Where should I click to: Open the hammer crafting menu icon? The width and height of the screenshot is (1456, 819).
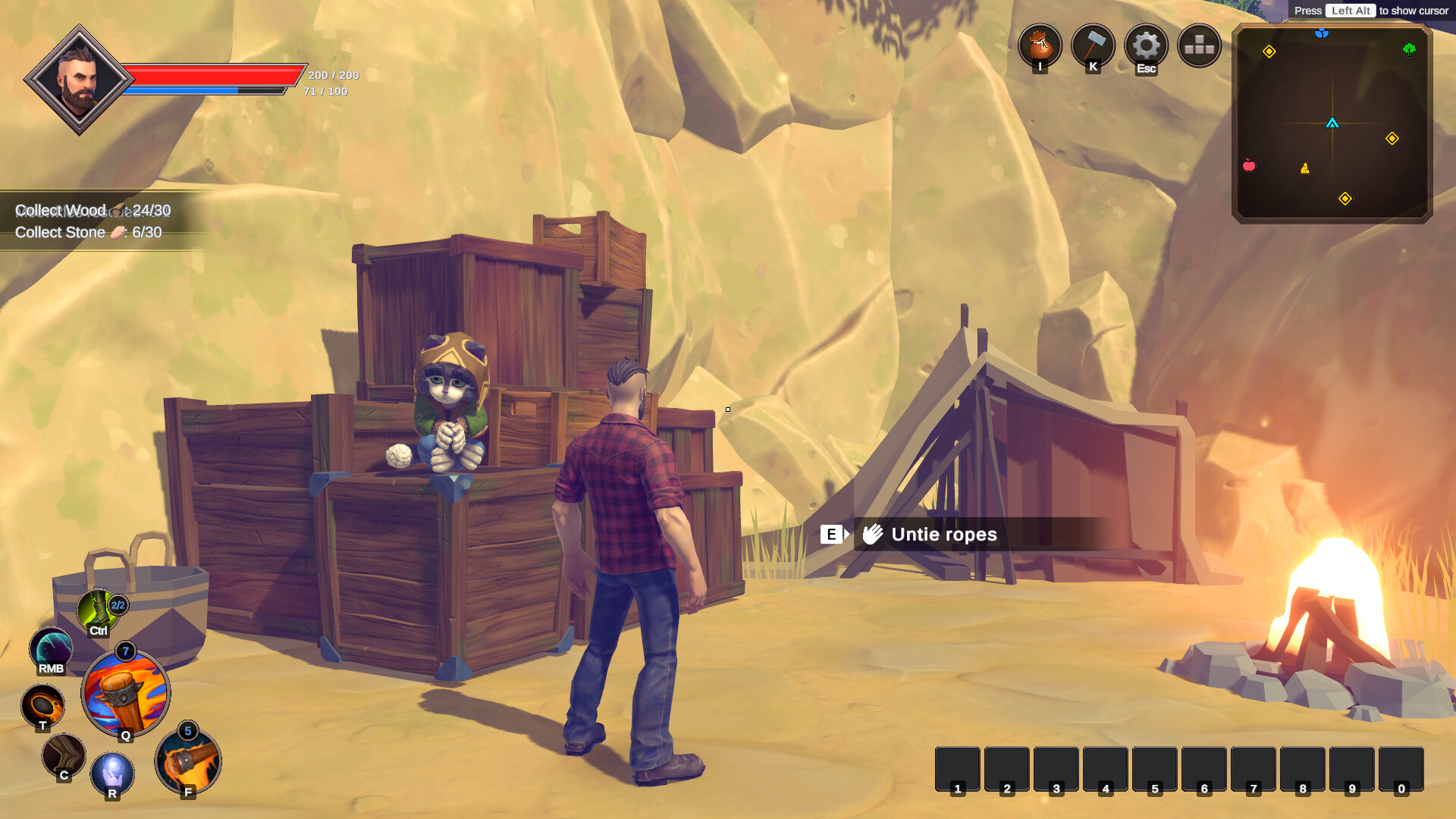click(1093, 45)
